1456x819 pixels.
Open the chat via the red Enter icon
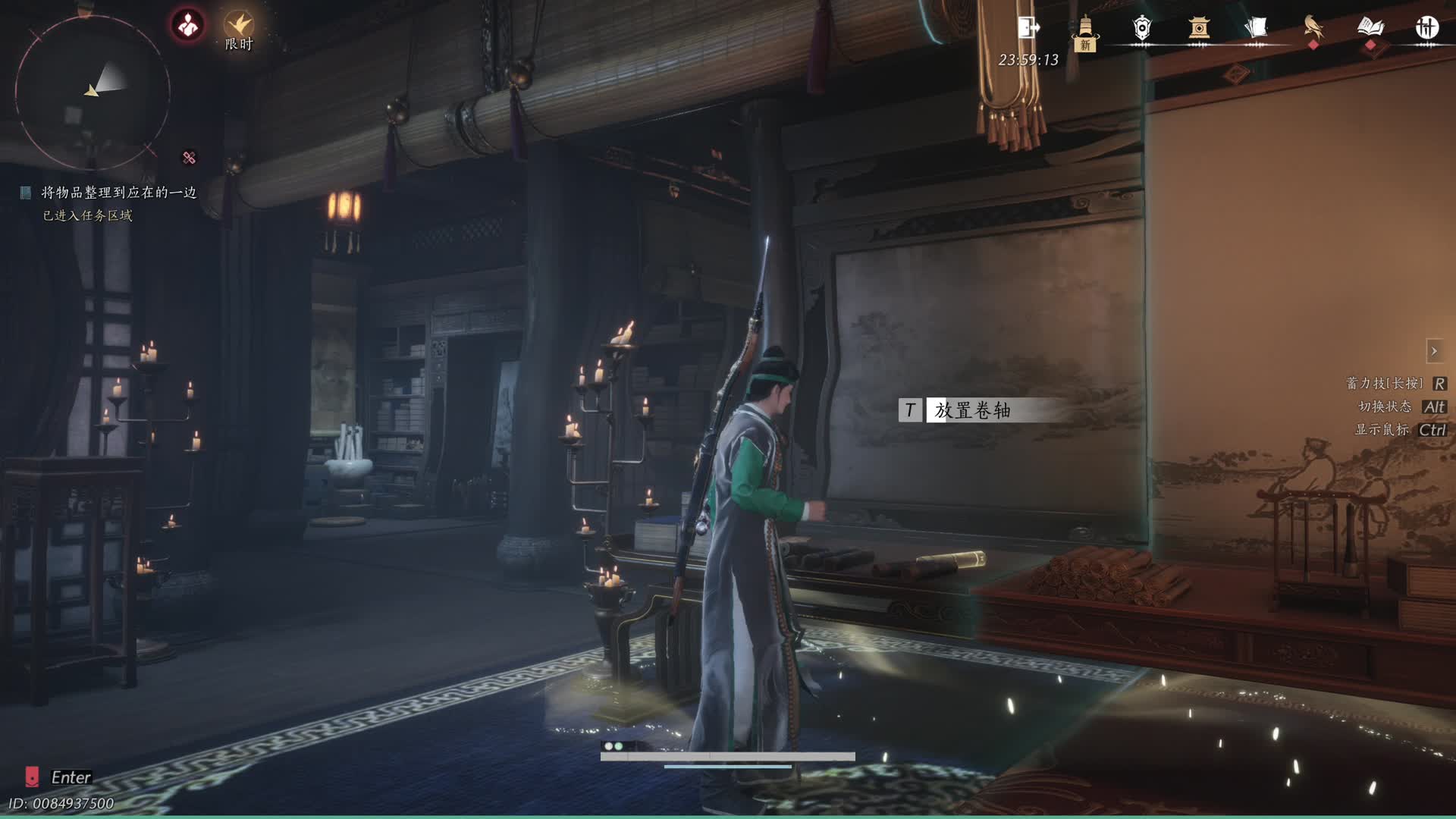(32, 777)
